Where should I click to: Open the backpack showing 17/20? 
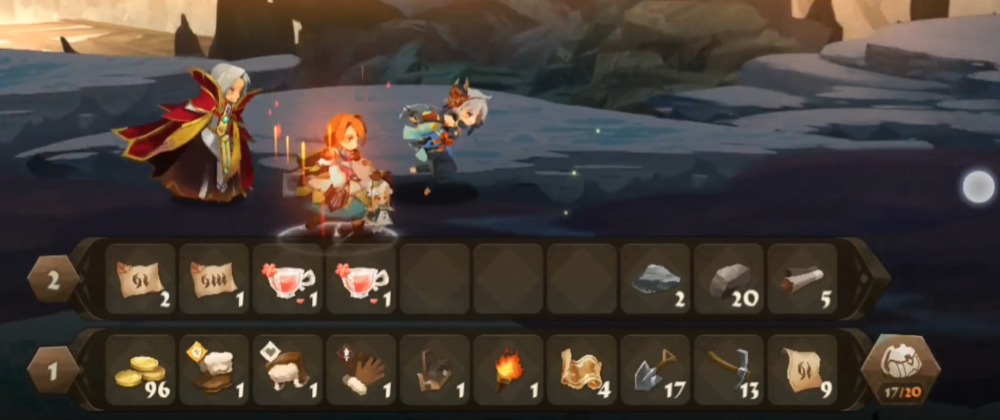click(900, 367)
